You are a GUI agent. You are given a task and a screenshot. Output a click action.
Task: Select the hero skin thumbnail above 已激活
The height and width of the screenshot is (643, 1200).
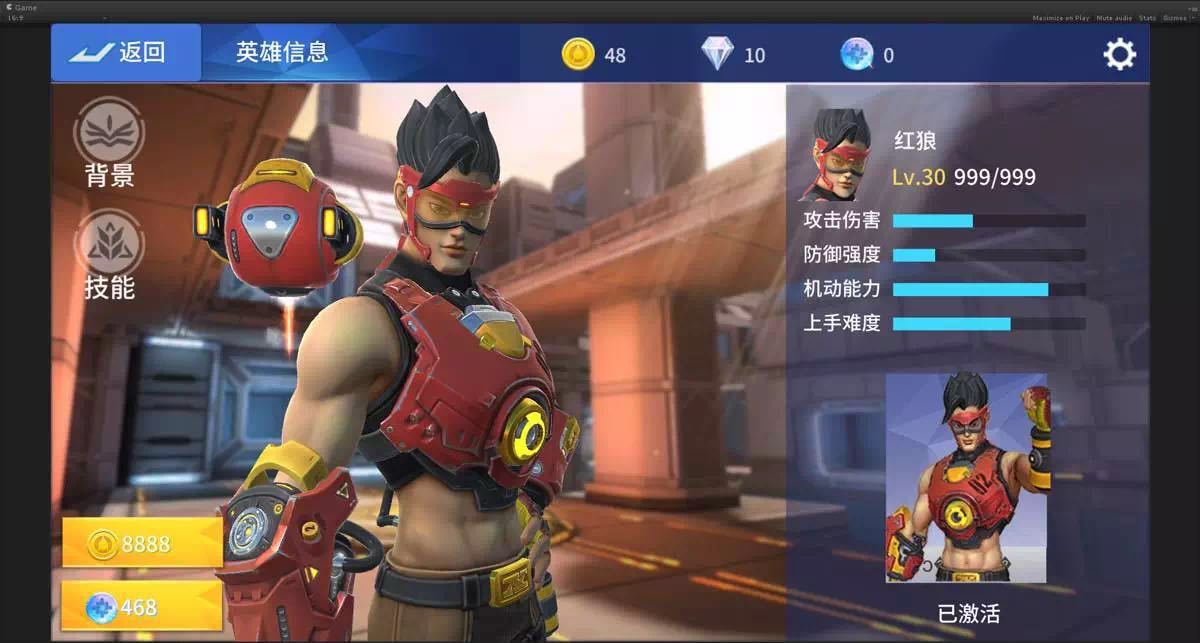pos(966,478)
